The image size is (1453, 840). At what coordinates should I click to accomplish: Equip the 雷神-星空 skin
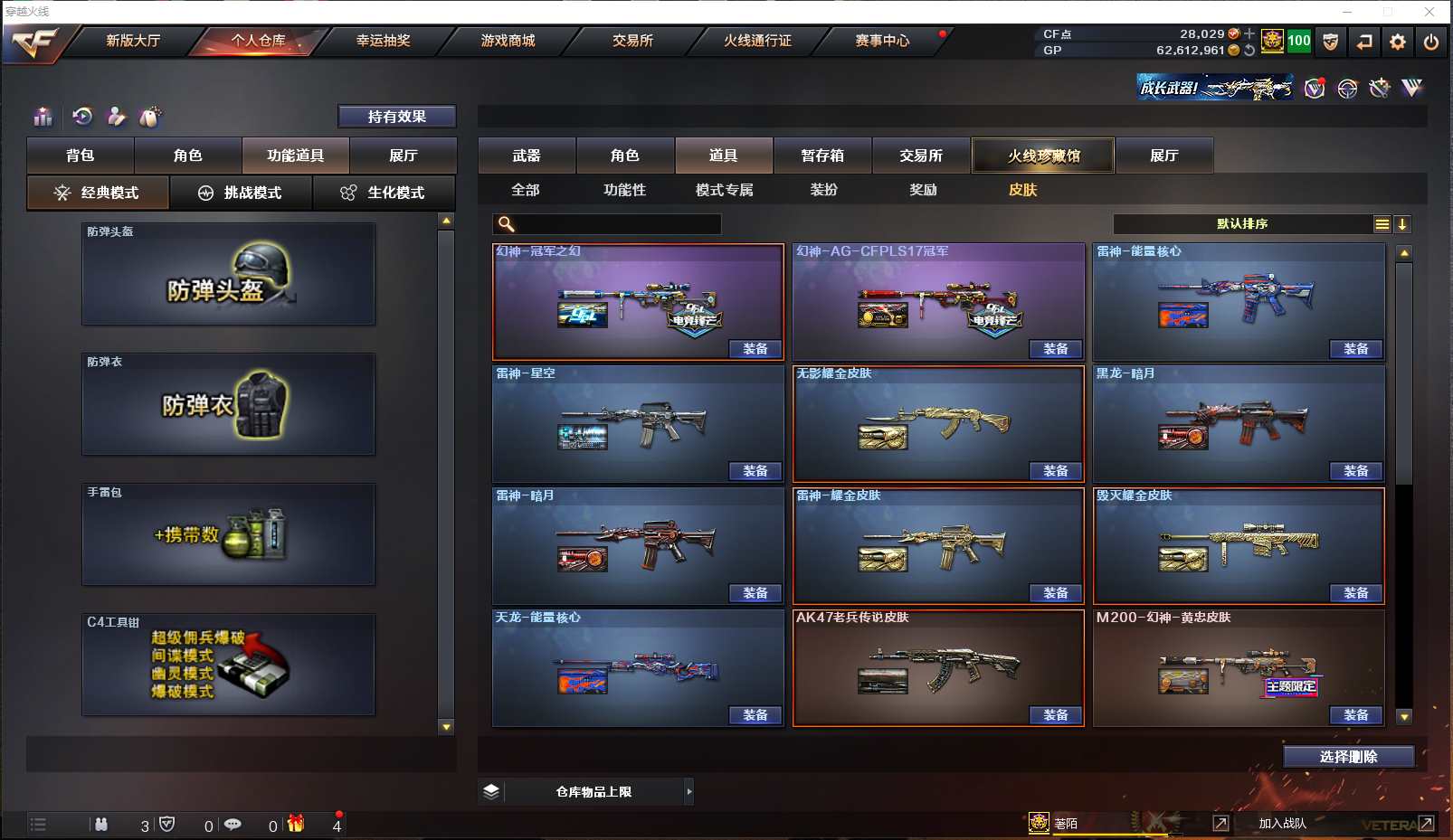click(755, 471)
